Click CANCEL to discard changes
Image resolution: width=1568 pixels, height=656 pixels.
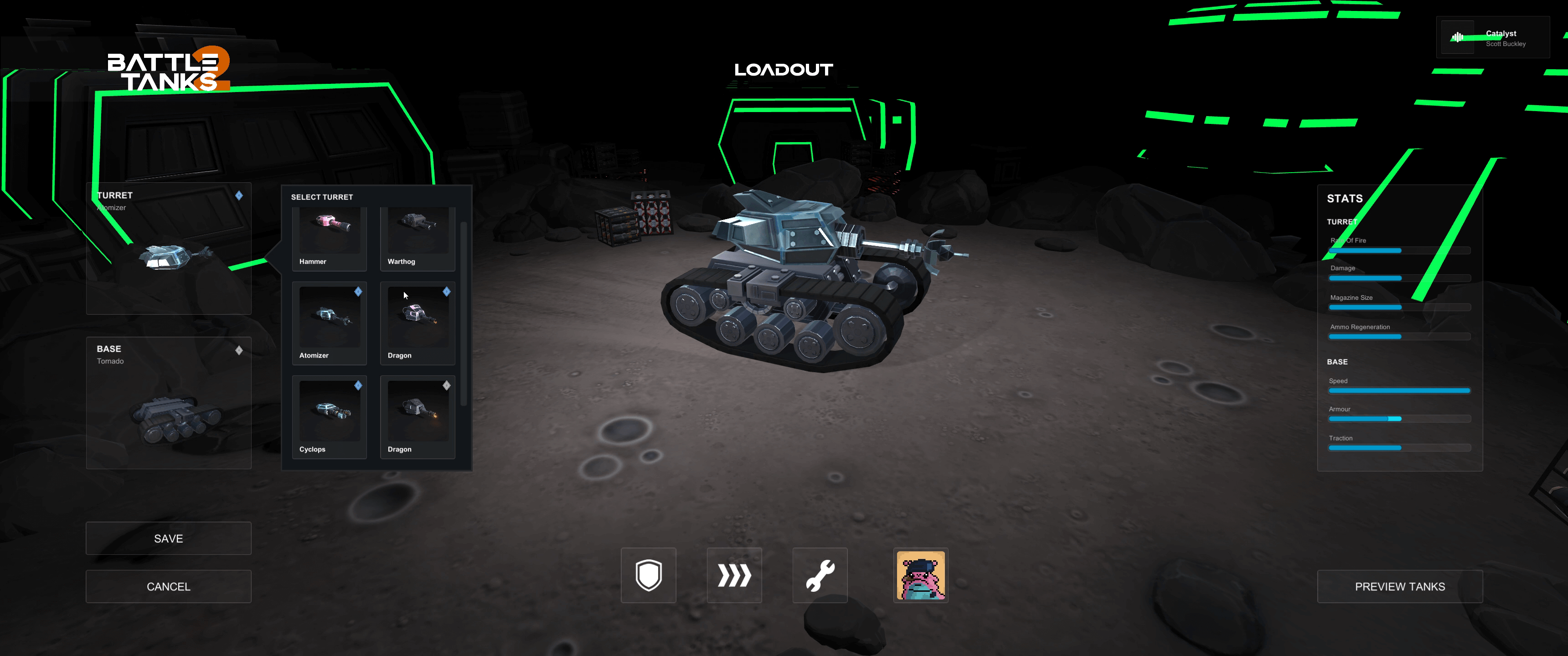coord(168,586)
